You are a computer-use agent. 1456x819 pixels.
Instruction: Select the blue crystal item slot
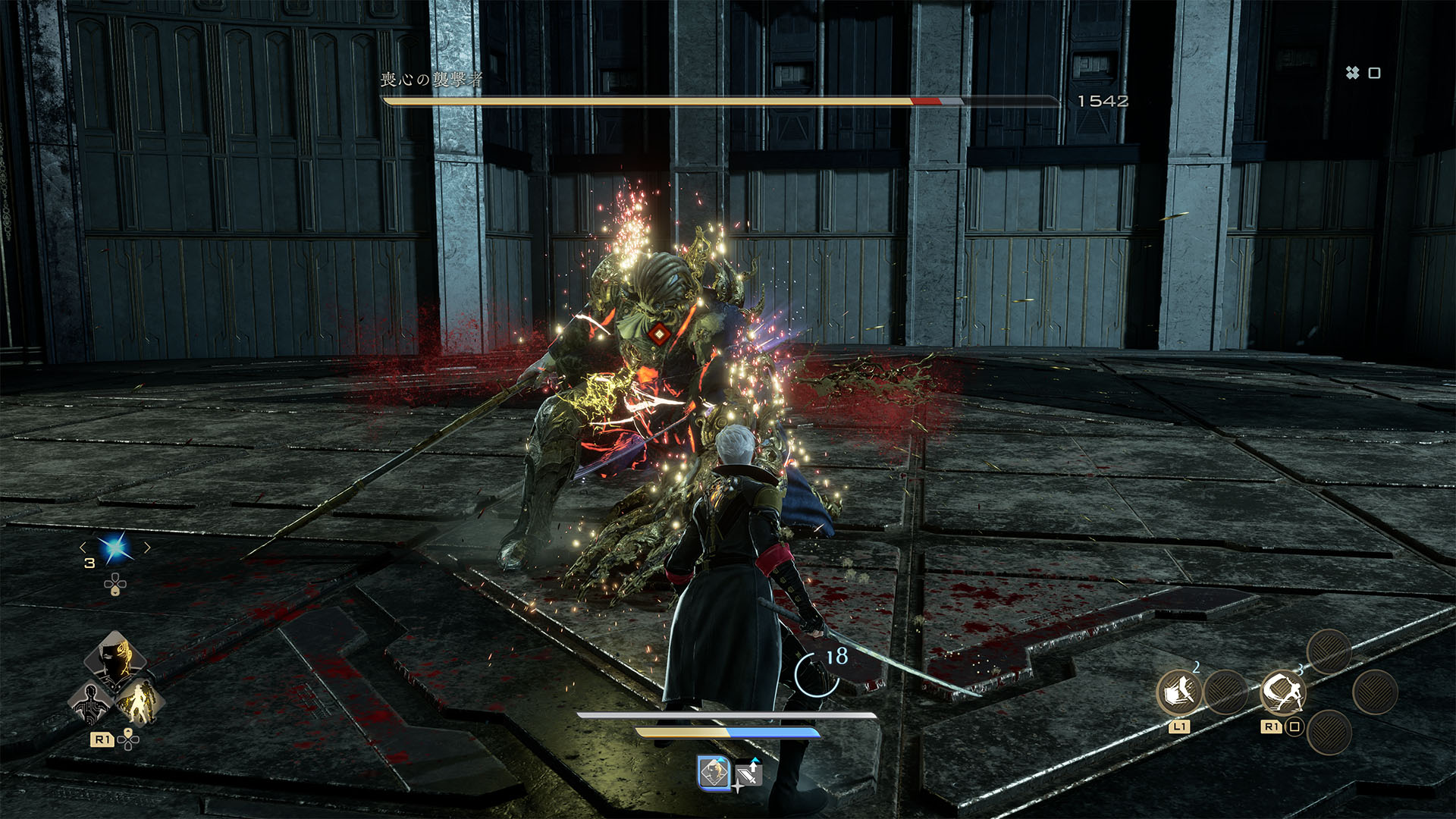[116, 548]
